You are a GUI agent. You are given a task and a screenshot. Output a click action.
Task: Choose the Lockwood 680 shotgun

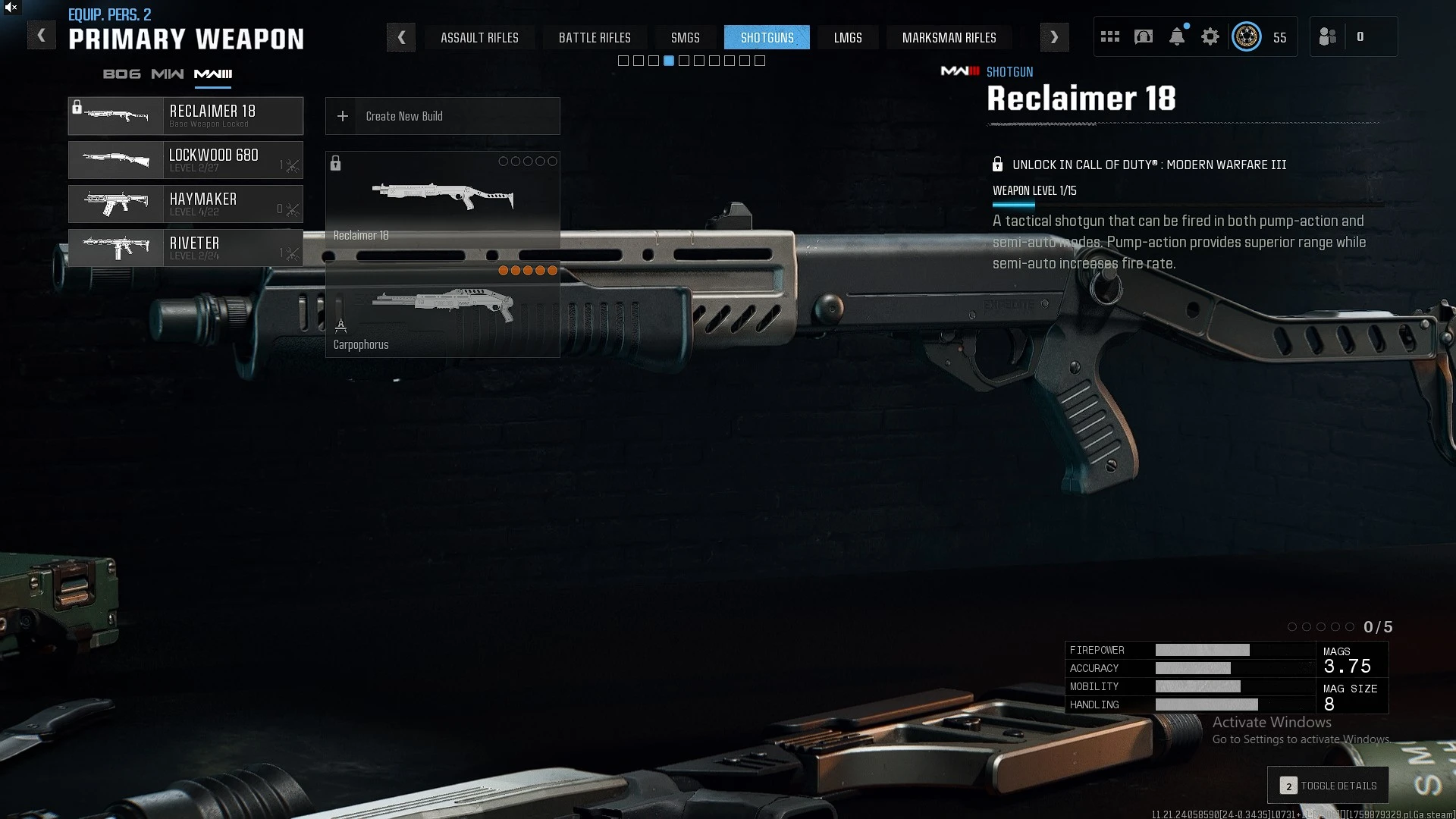point(186,160)
